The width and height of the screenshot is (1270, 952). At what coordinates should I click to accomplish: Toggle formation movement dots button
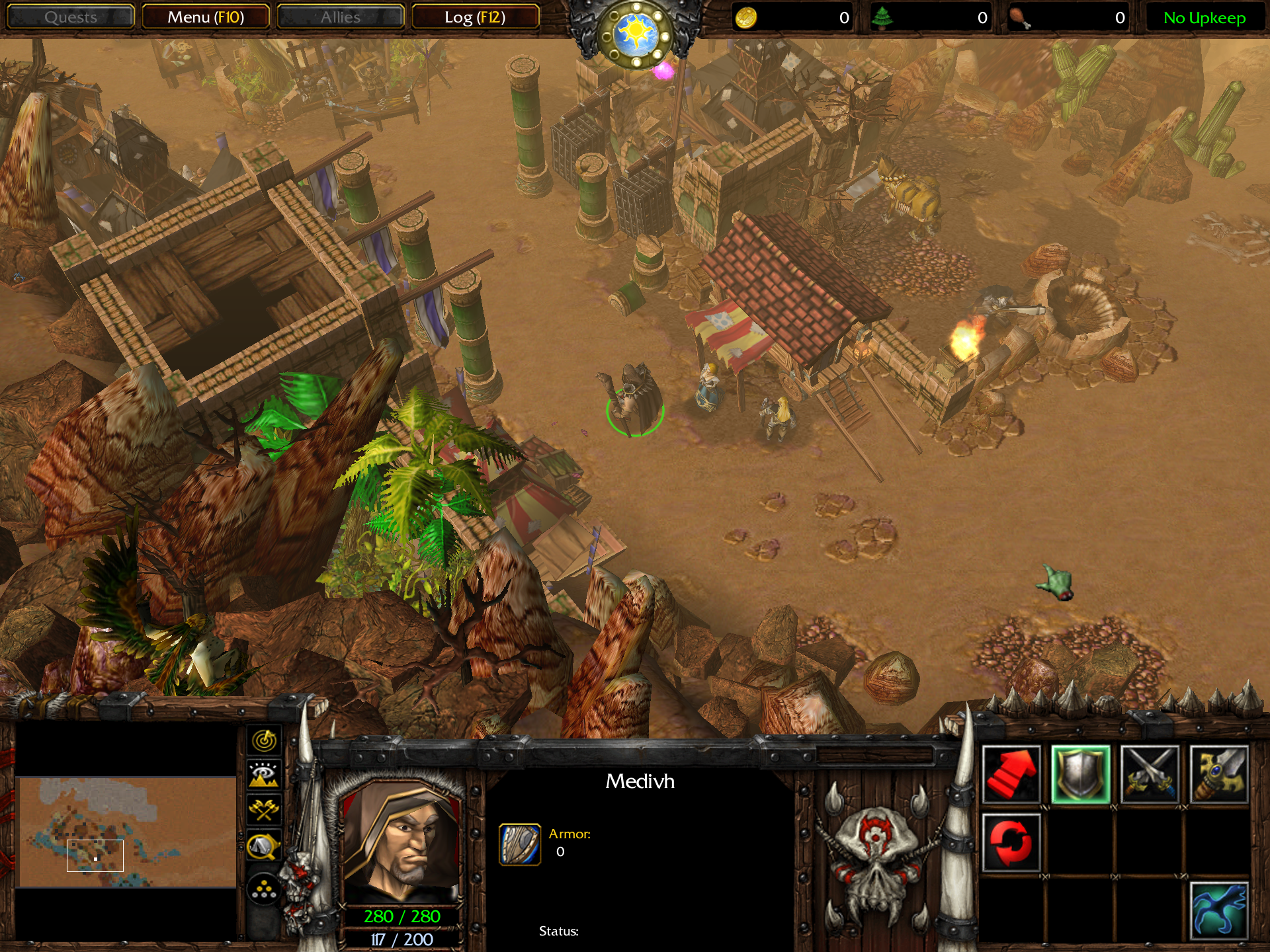pos(264,889)
